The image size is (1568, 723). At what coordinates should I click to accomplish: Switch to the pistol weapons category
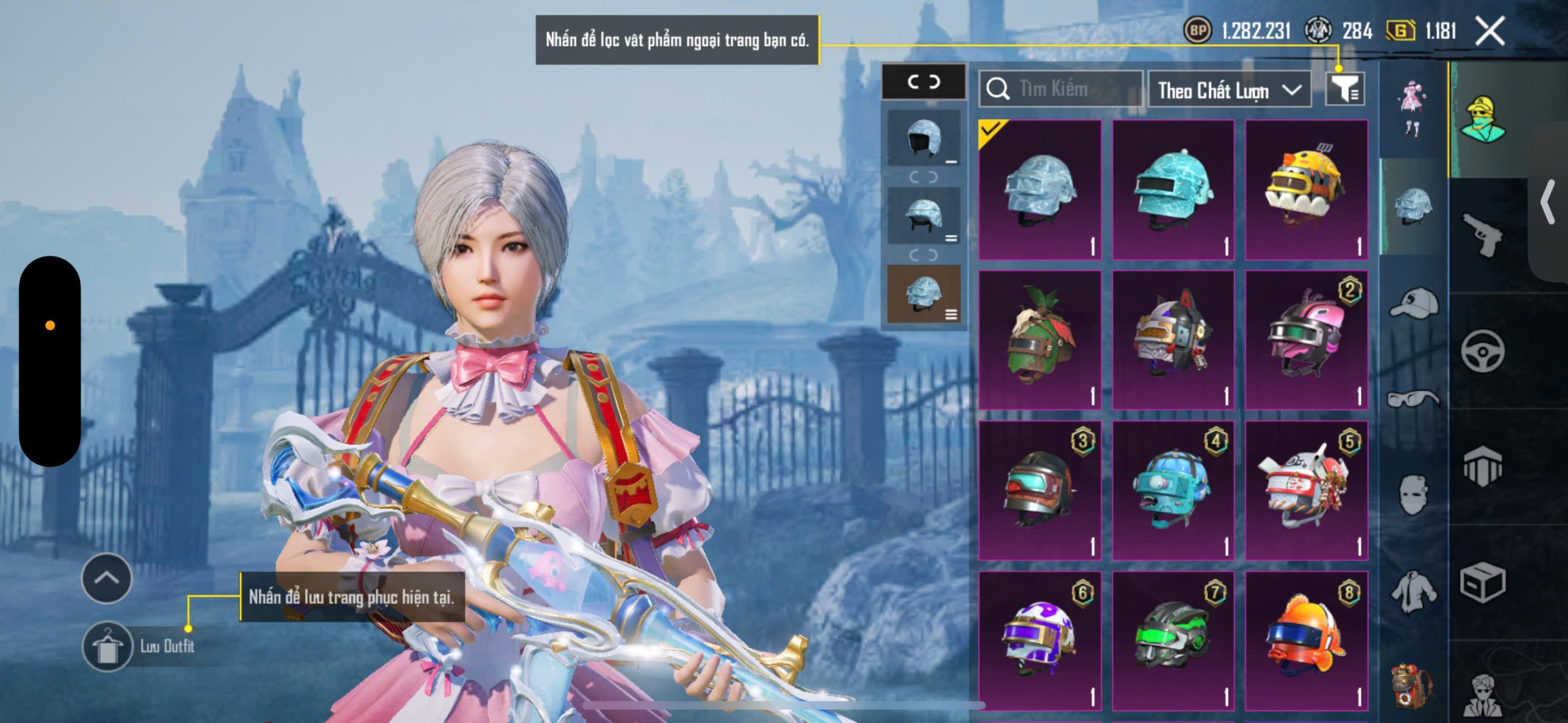pos(1482,234)
